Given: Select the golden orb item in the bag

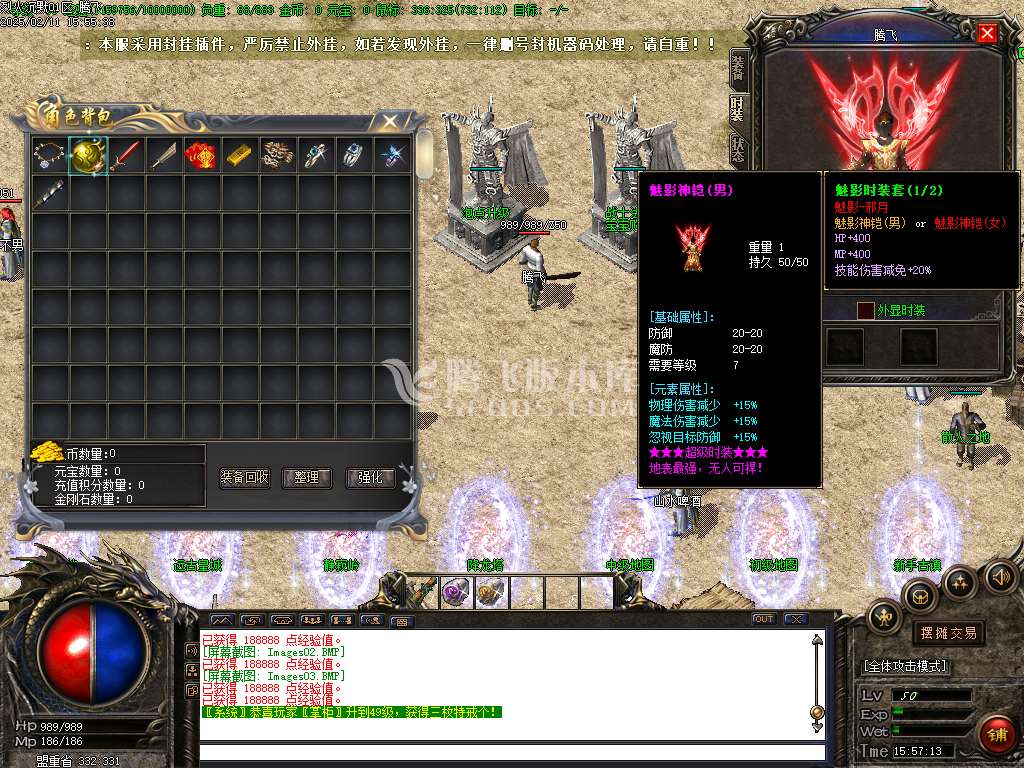Looking at the screenshot, I should pos(88,155).
